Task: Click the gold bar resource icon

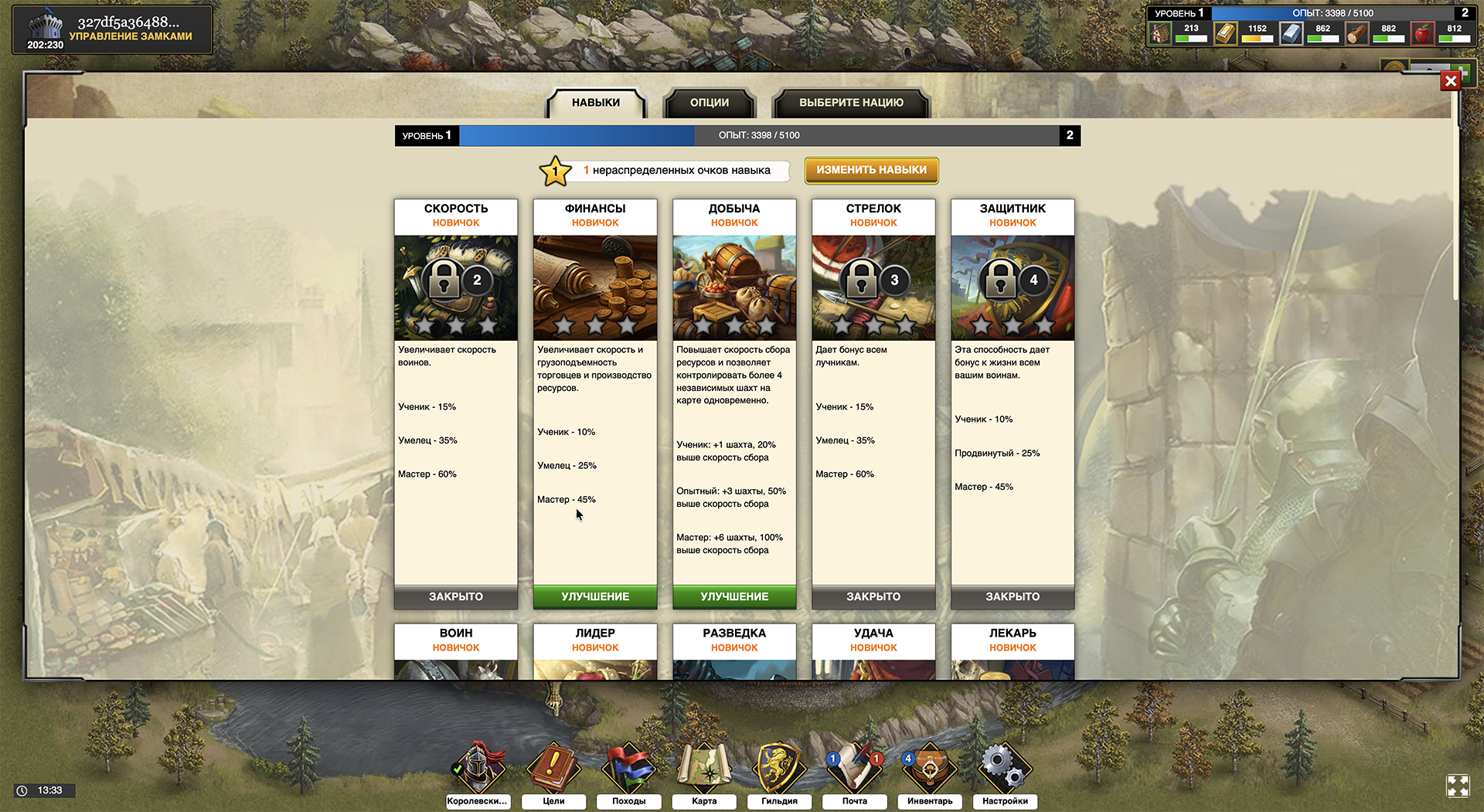Action: 1225,32
